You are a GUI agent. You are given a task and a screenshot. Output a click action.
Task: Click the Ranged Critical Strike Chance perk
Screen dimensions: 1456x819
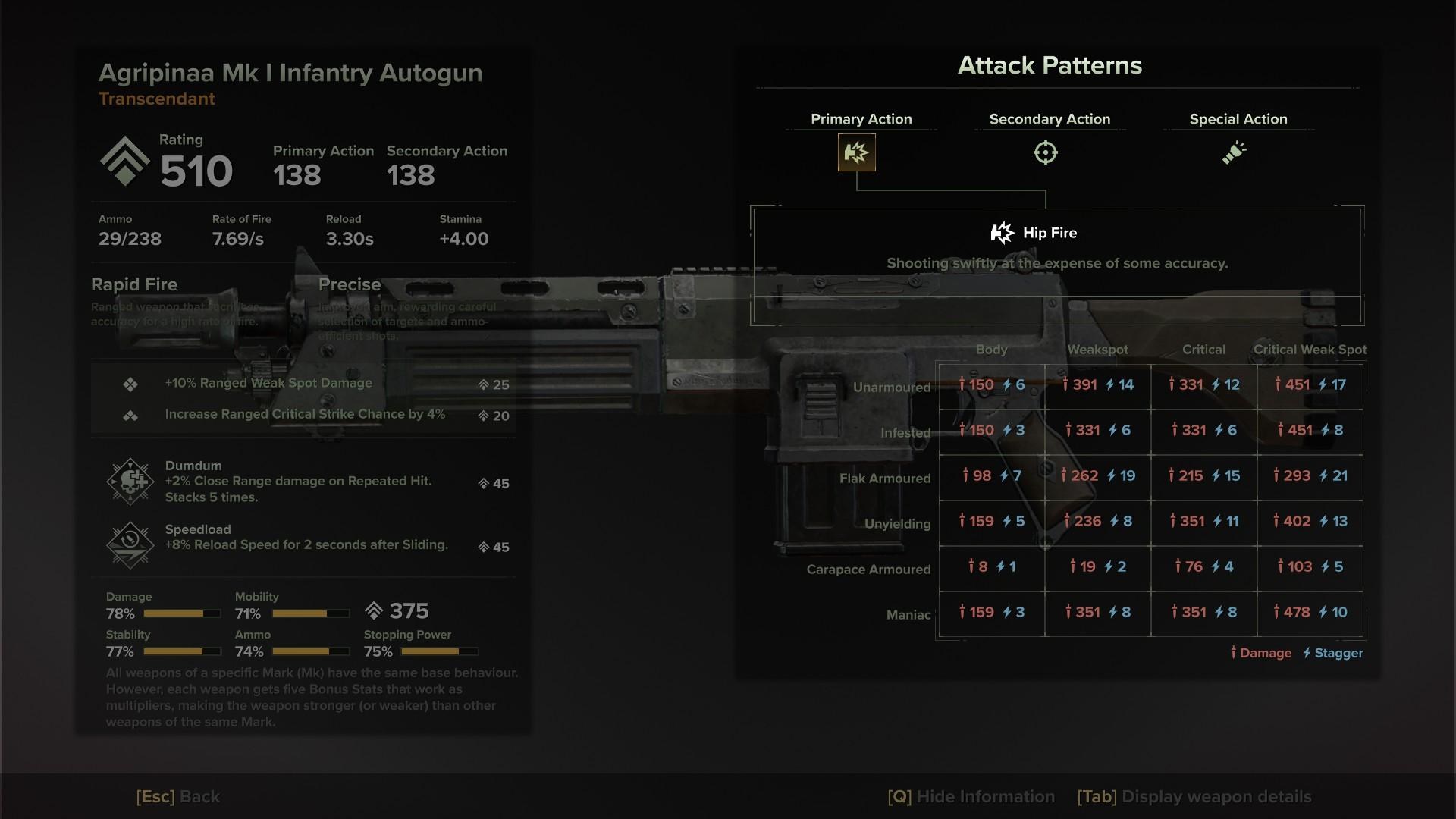tap(305, 415)
